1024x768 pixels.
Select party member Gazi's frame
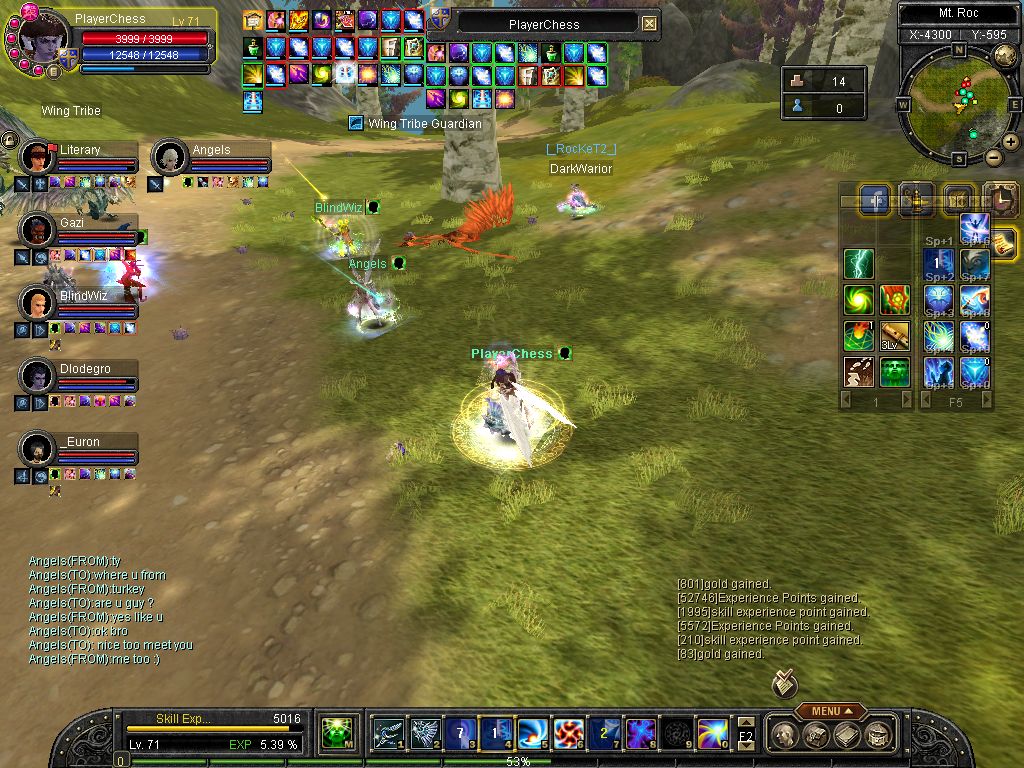click(80, 229)
